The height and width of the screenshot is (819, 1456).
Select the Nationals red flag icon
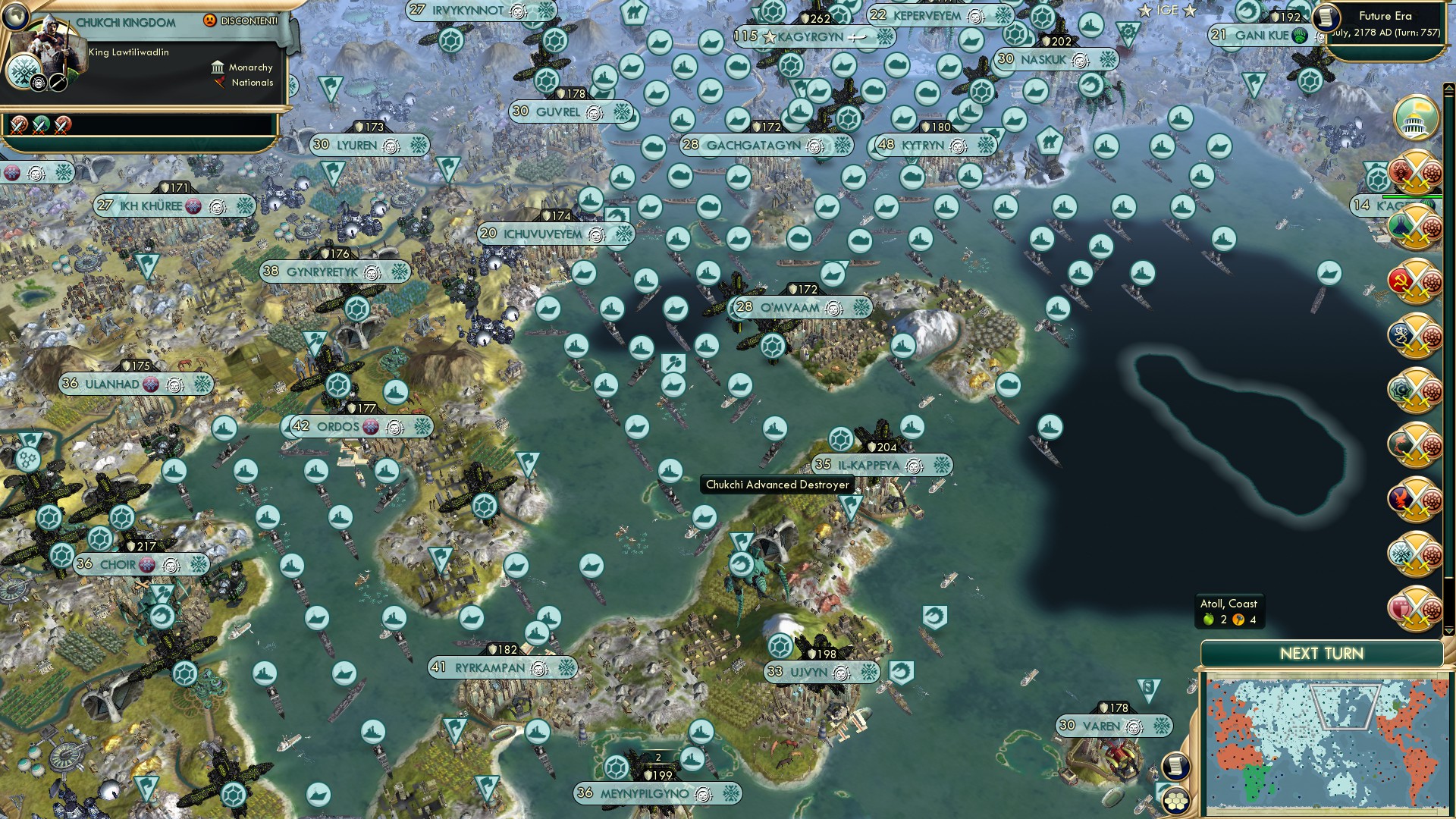point(219,83)
